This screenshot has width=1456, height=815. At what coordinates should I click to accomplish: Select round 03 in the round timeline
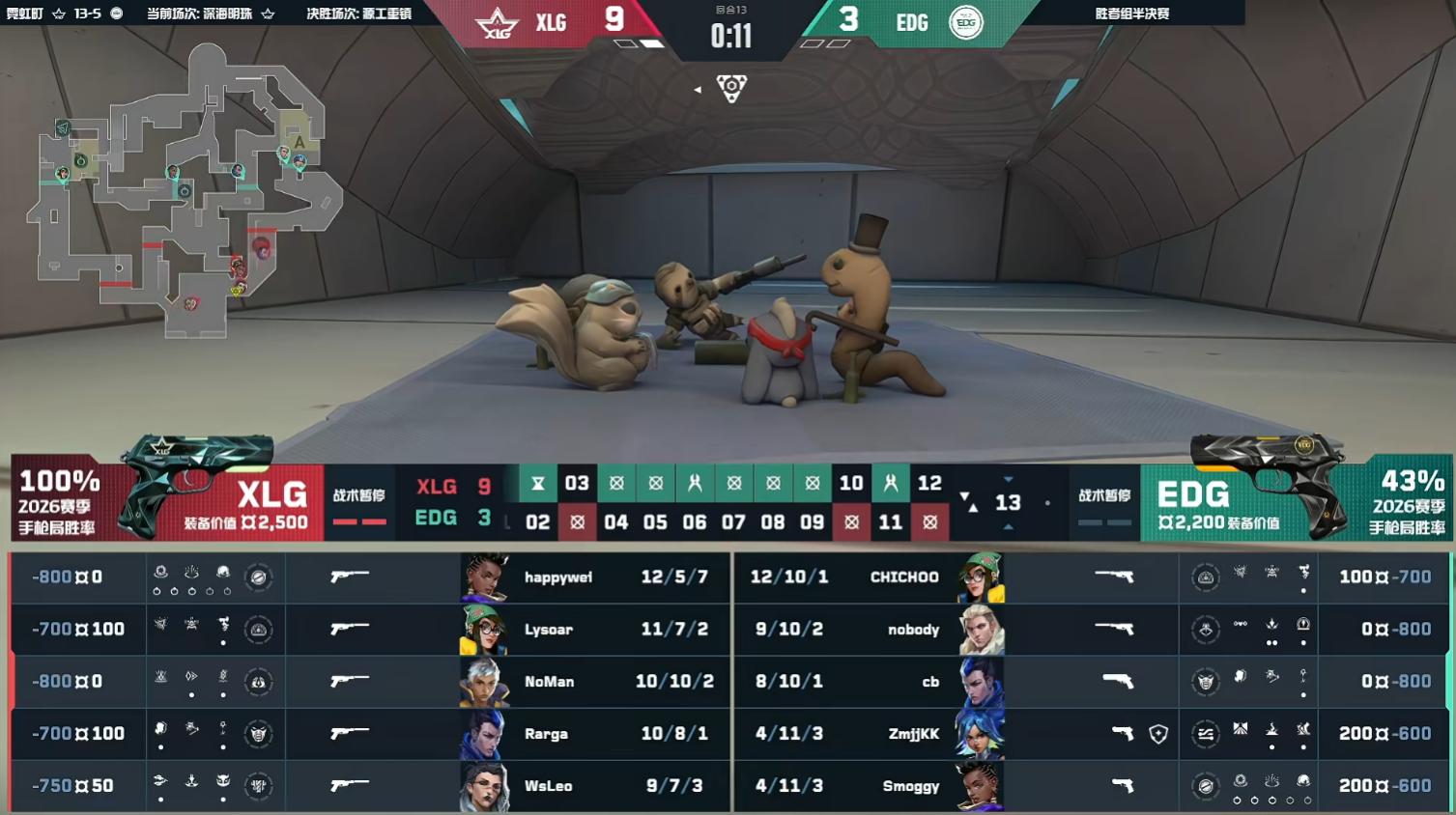577,483
